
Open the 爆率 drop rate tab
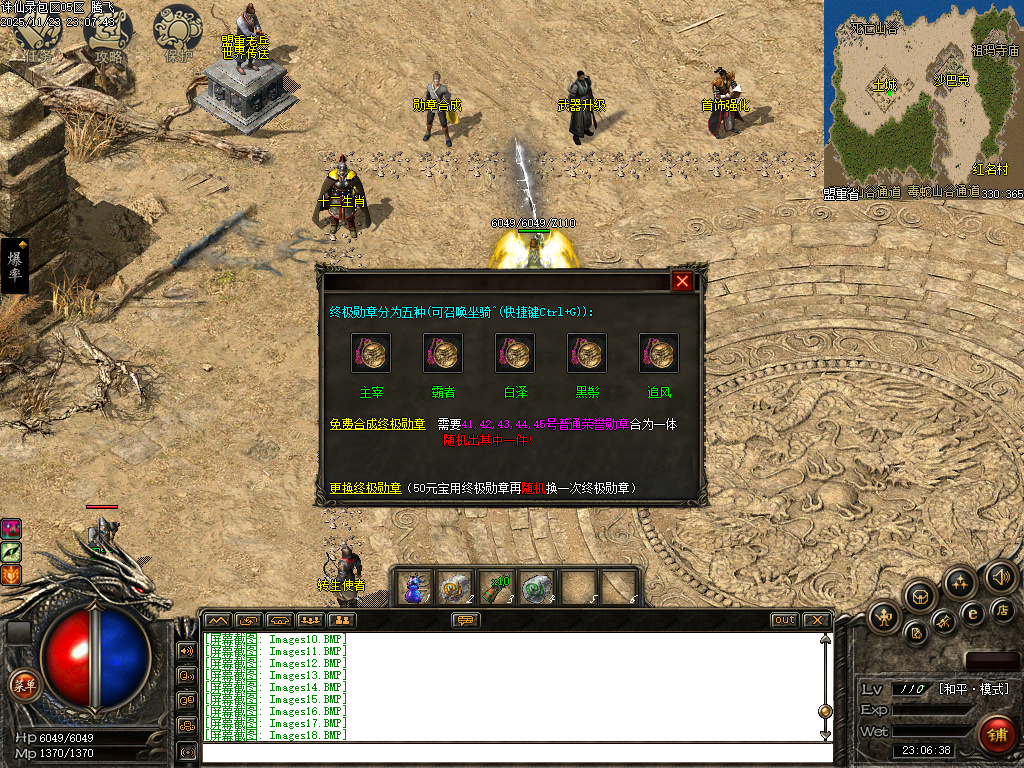coord(16,266)
